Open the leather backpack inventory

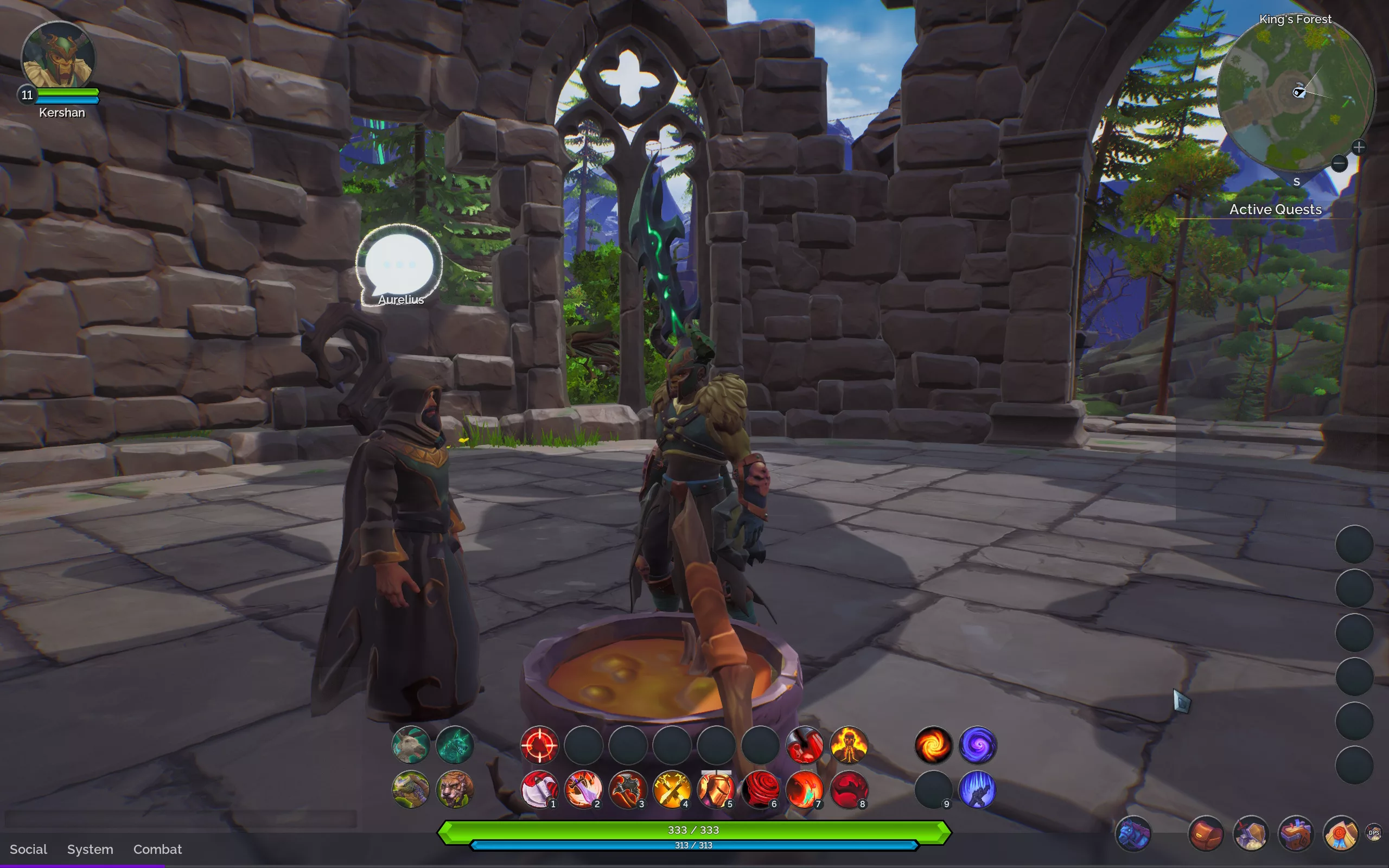1206,833
